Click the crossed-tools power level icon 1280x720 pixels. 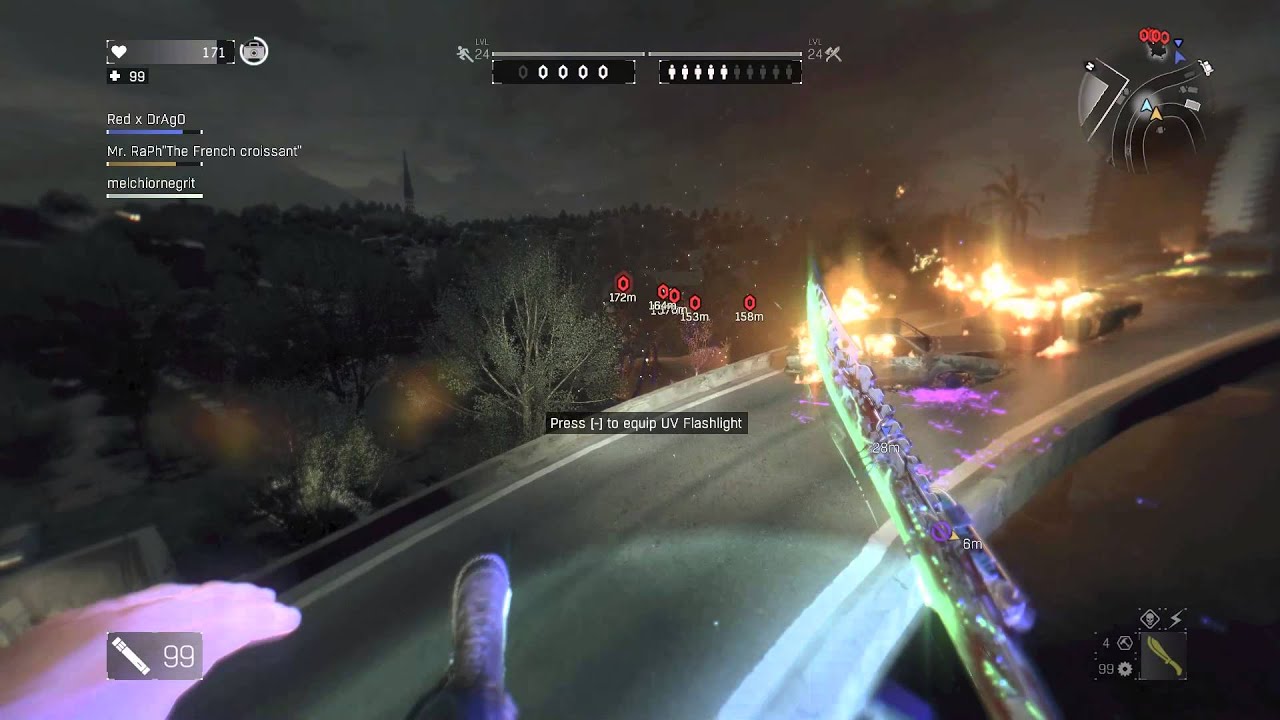[x=833, y=54]
